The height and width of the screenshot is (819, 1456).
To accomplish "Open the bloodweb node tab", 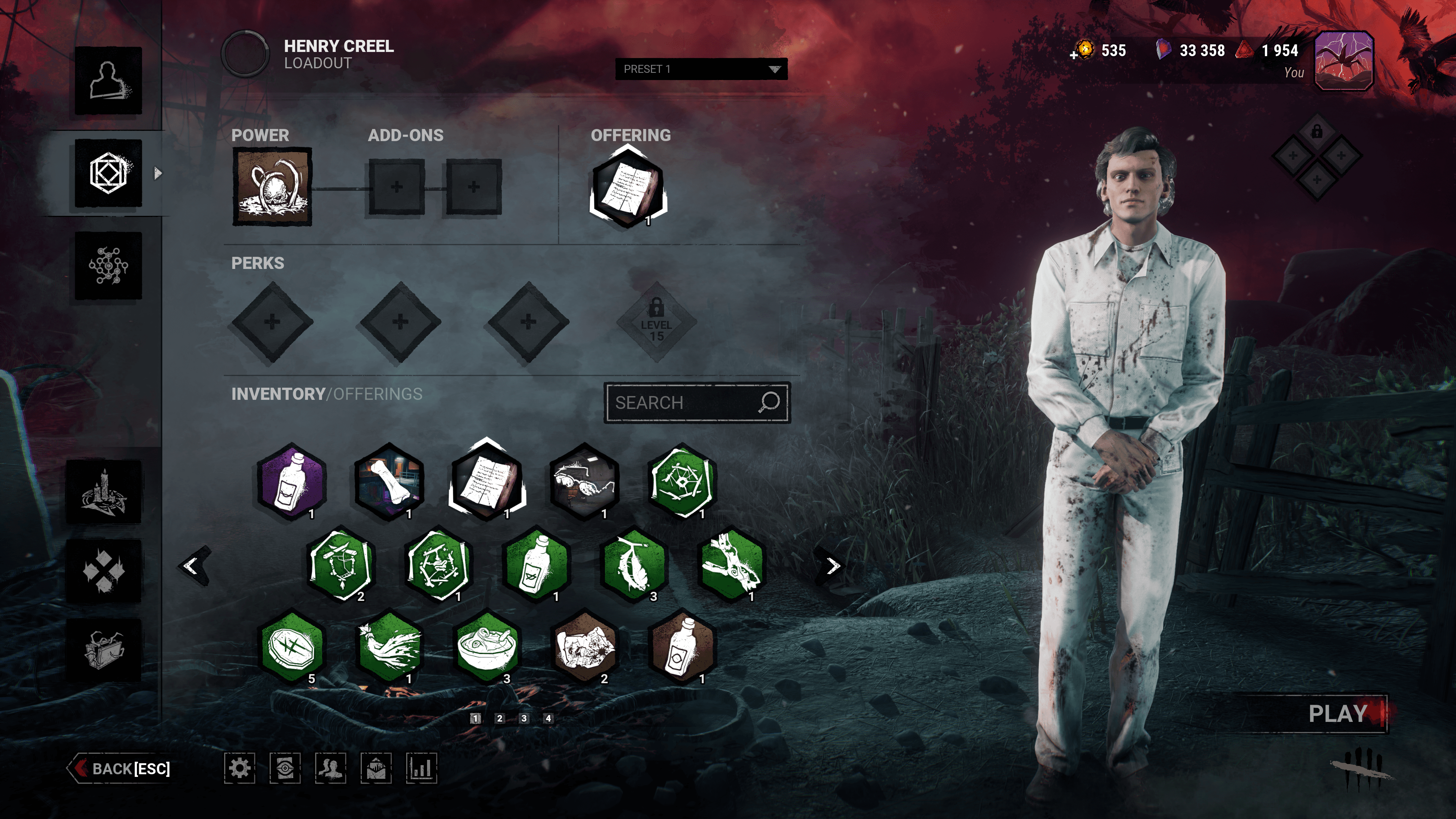I will pyautogui.click(x=108, y=265).
